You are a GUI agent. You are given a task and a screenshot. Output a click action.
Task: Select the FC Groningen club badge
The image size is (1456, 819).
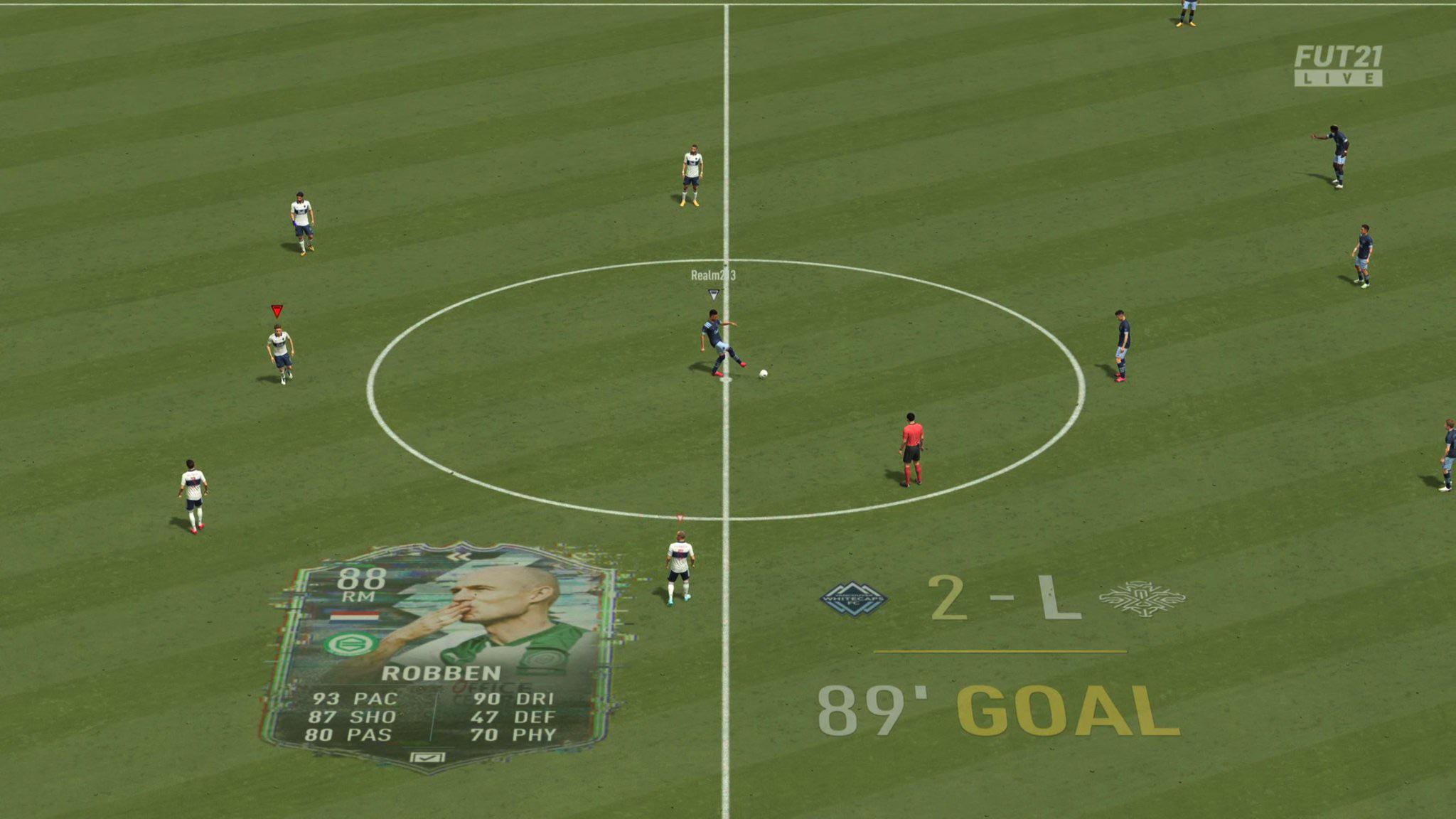click(352, 643)
